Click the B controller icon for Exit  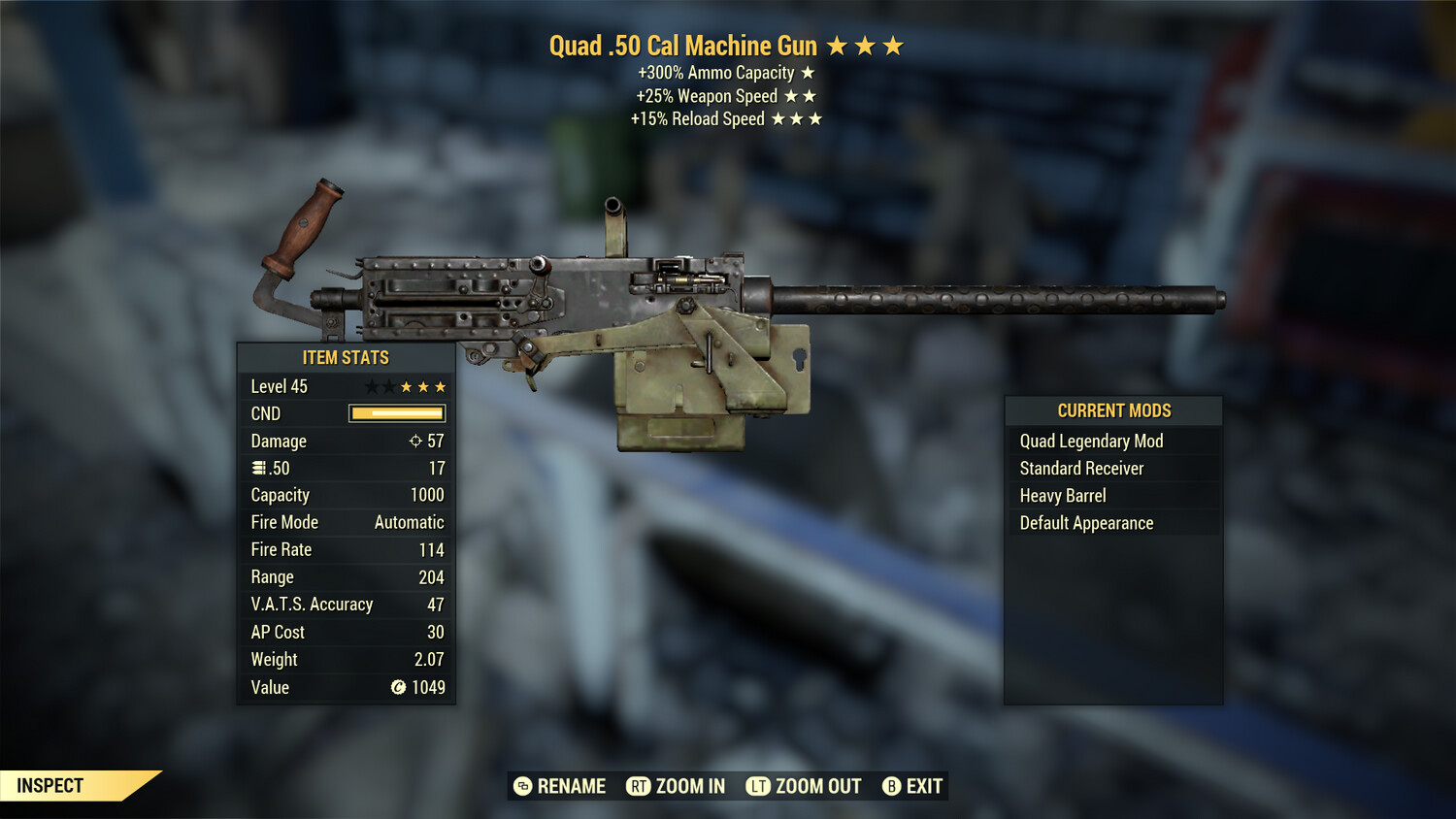coord(891,786)
